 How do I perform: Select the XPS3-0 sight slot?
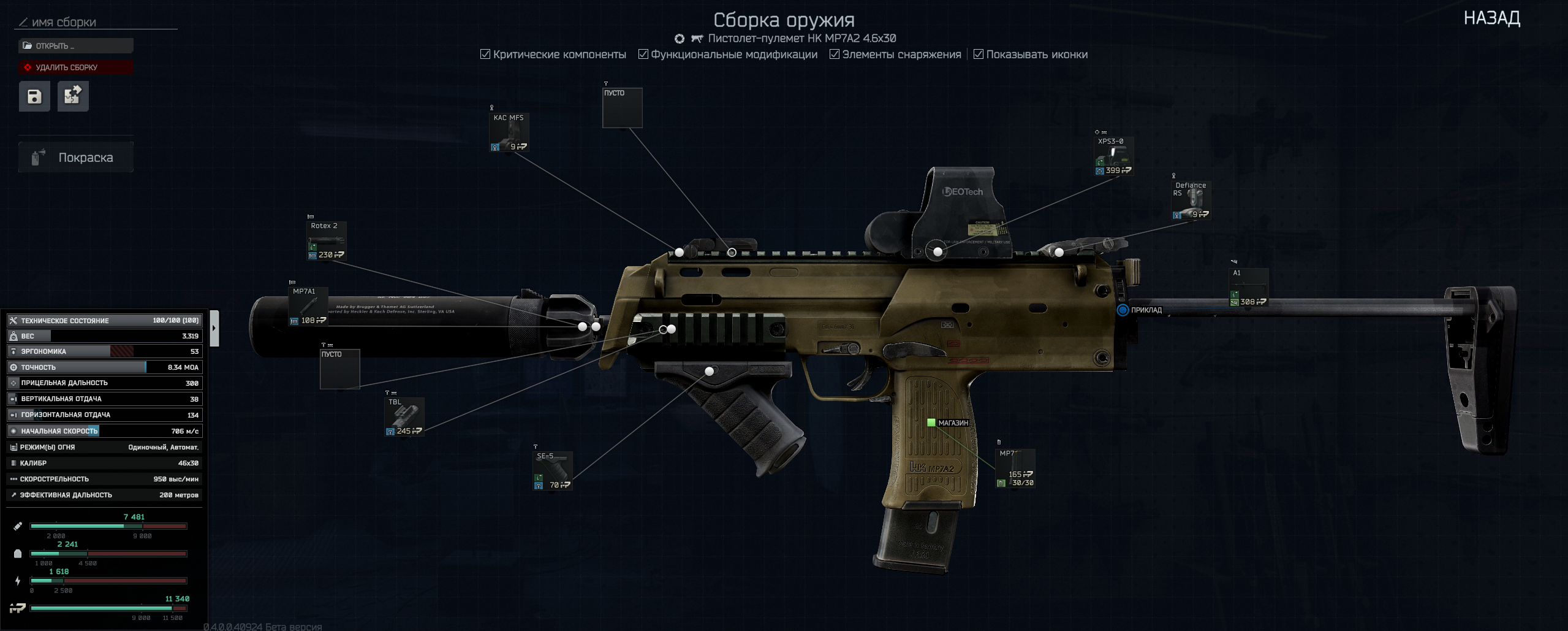1113,156
